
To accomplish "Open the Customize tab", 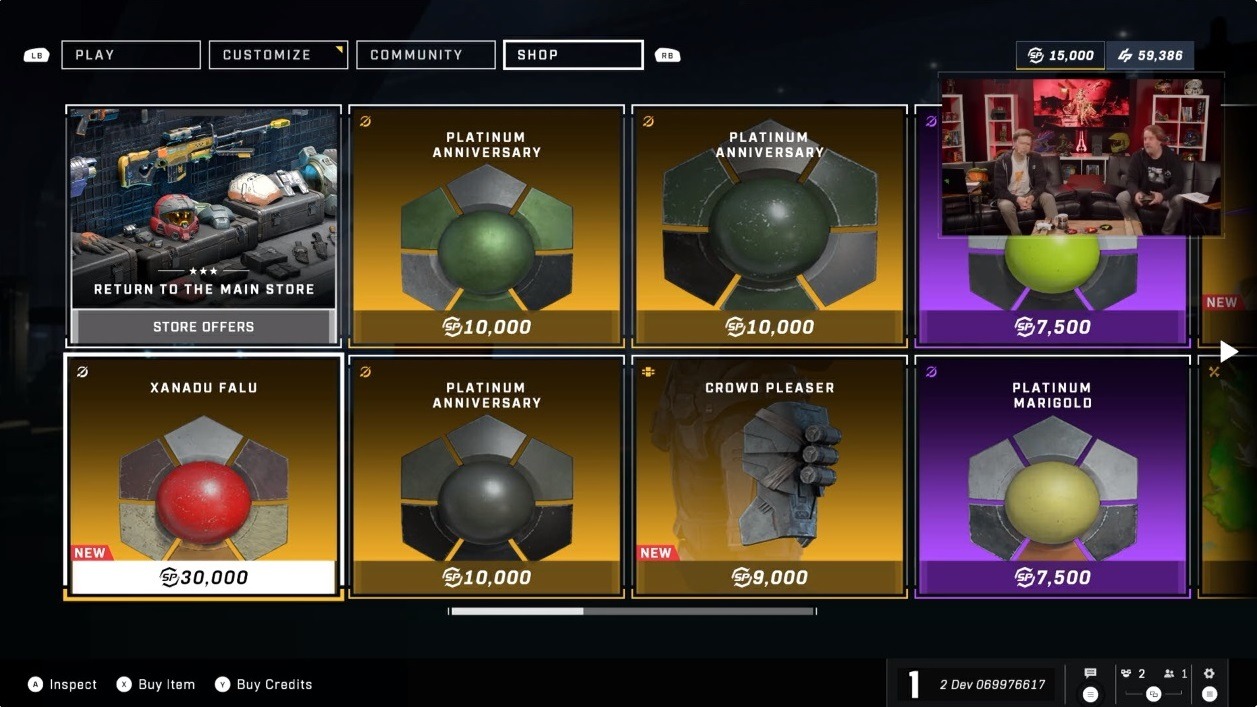I will click(278, 55).
